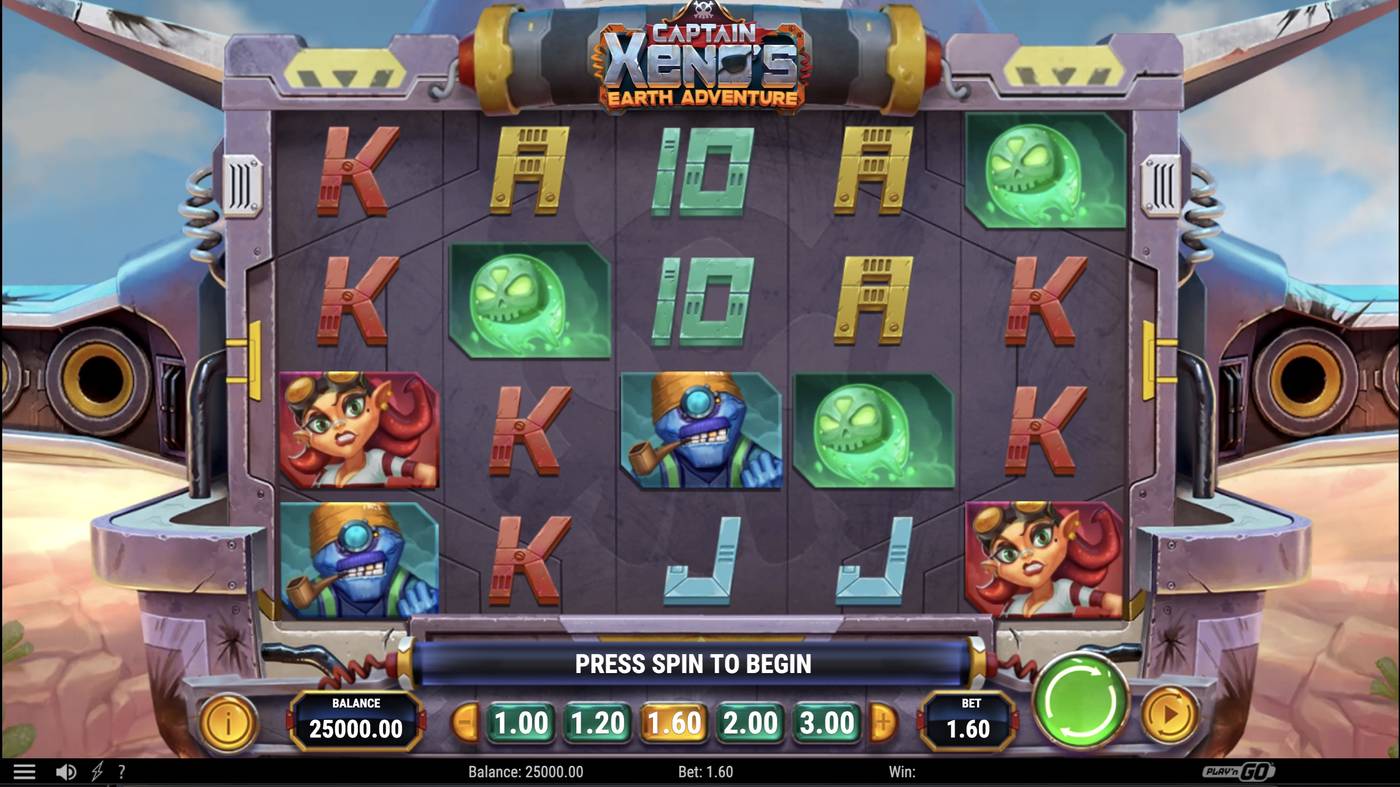The height and width of the screenshot is (787, 1400).
Task: Select the 1.00 bet value
Action: coord(519,721)
